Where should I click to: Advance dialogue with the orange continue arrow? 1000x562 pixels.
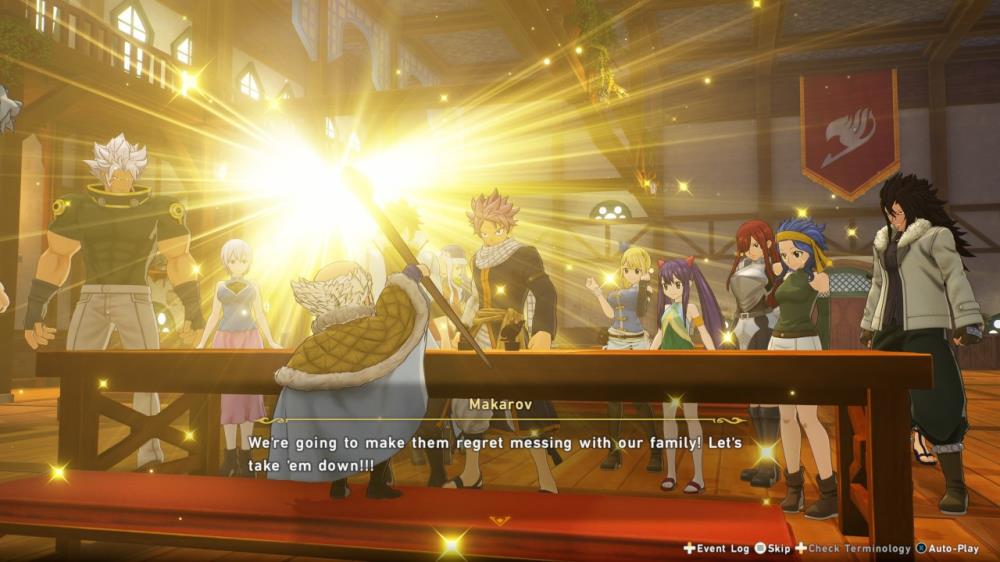(x=500, y=520)
